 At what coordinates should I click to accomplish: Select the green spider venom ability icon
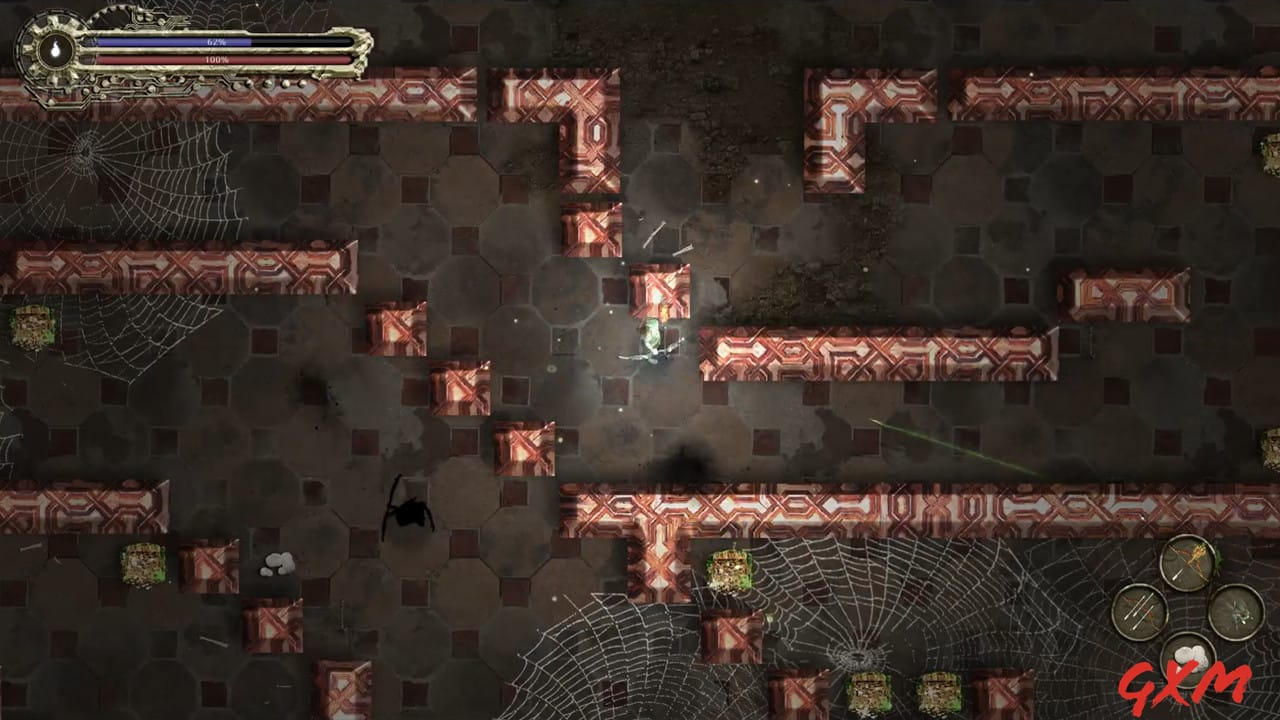point(1238,611)
